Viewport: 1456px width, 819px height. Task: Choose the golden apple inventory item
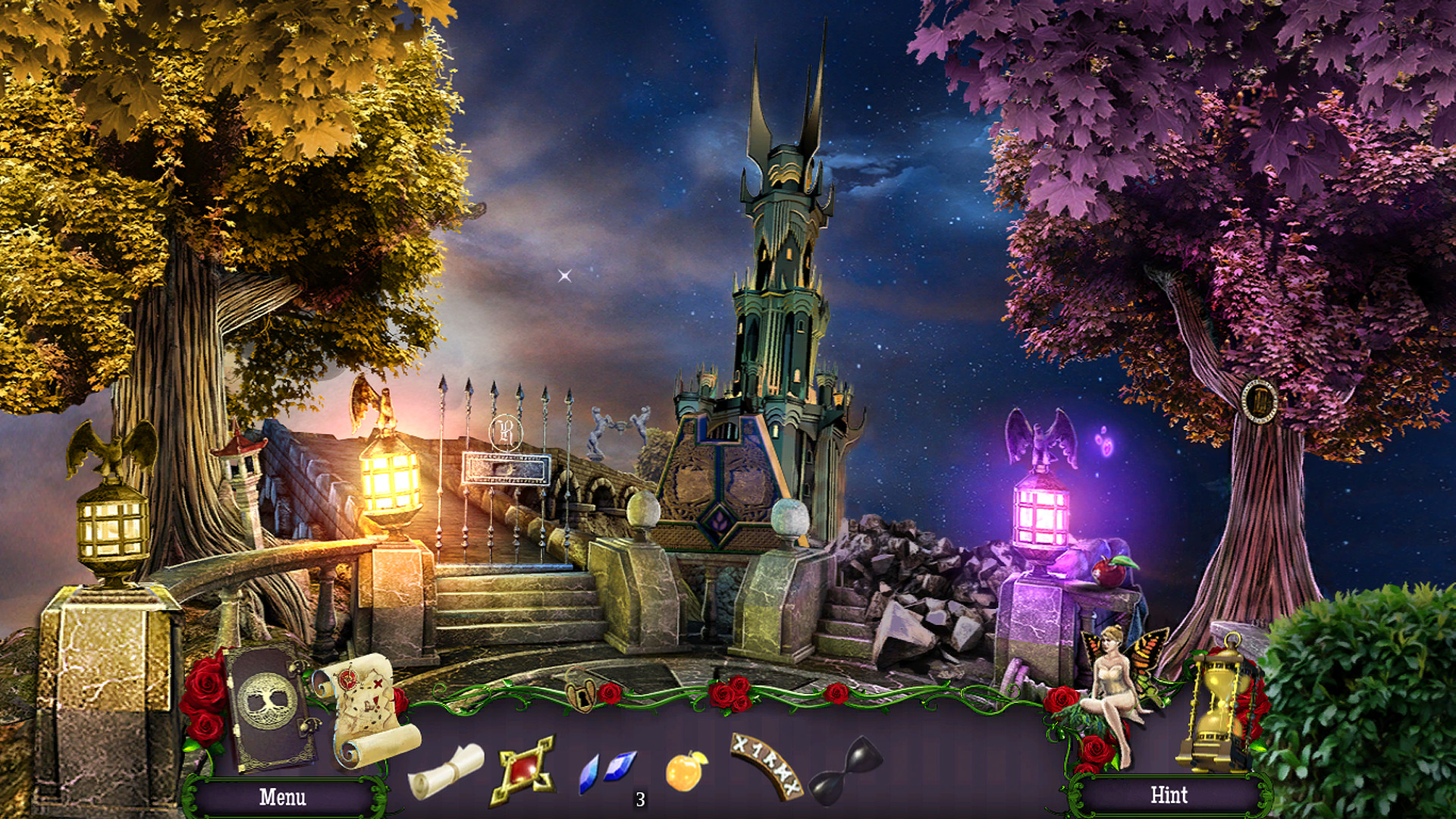686,771
